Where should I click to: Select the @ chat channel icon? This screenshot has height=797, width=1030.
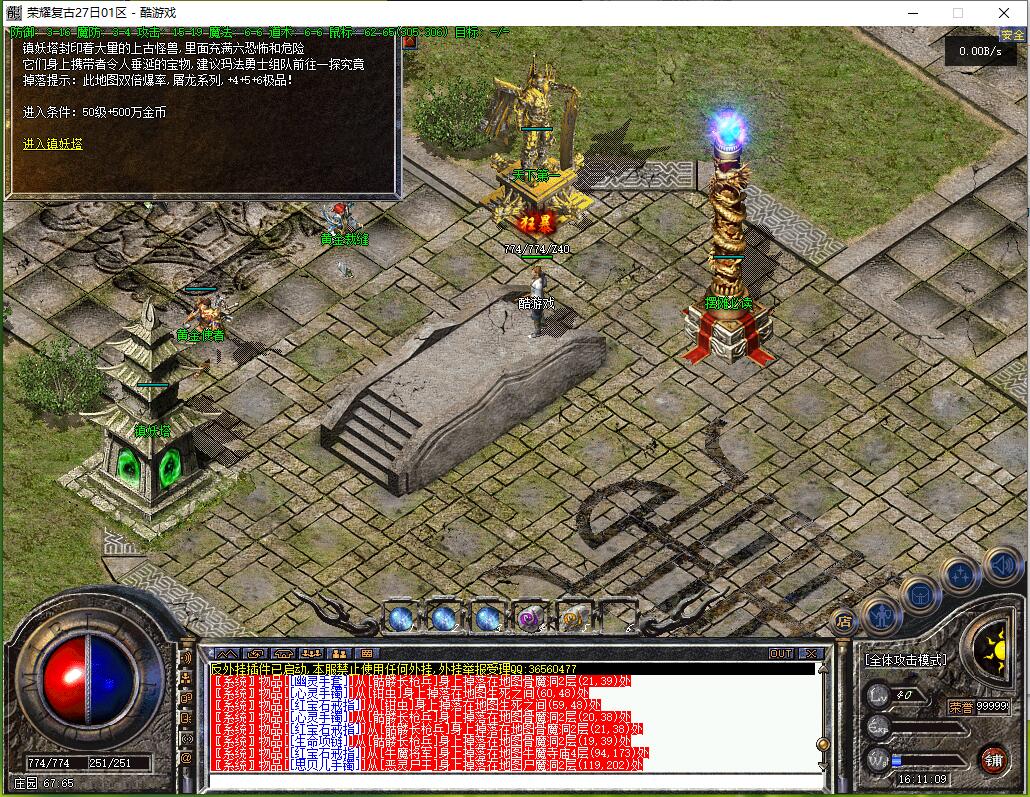[186, 758]
